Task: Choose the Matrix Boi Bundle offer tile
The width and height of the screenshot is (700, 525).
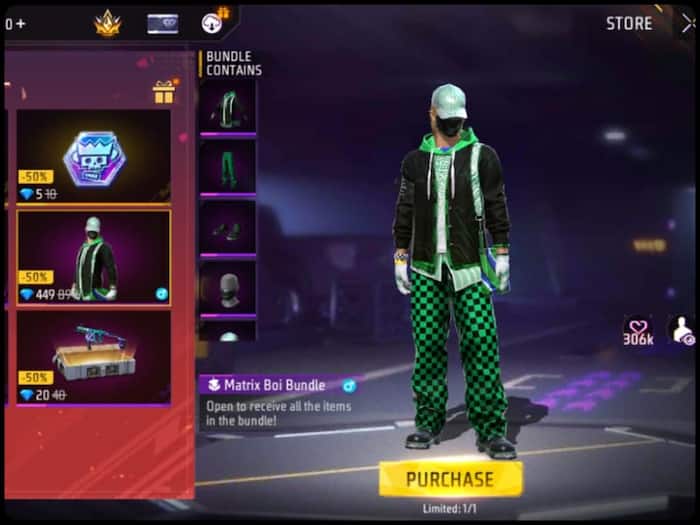Action: 93,257
